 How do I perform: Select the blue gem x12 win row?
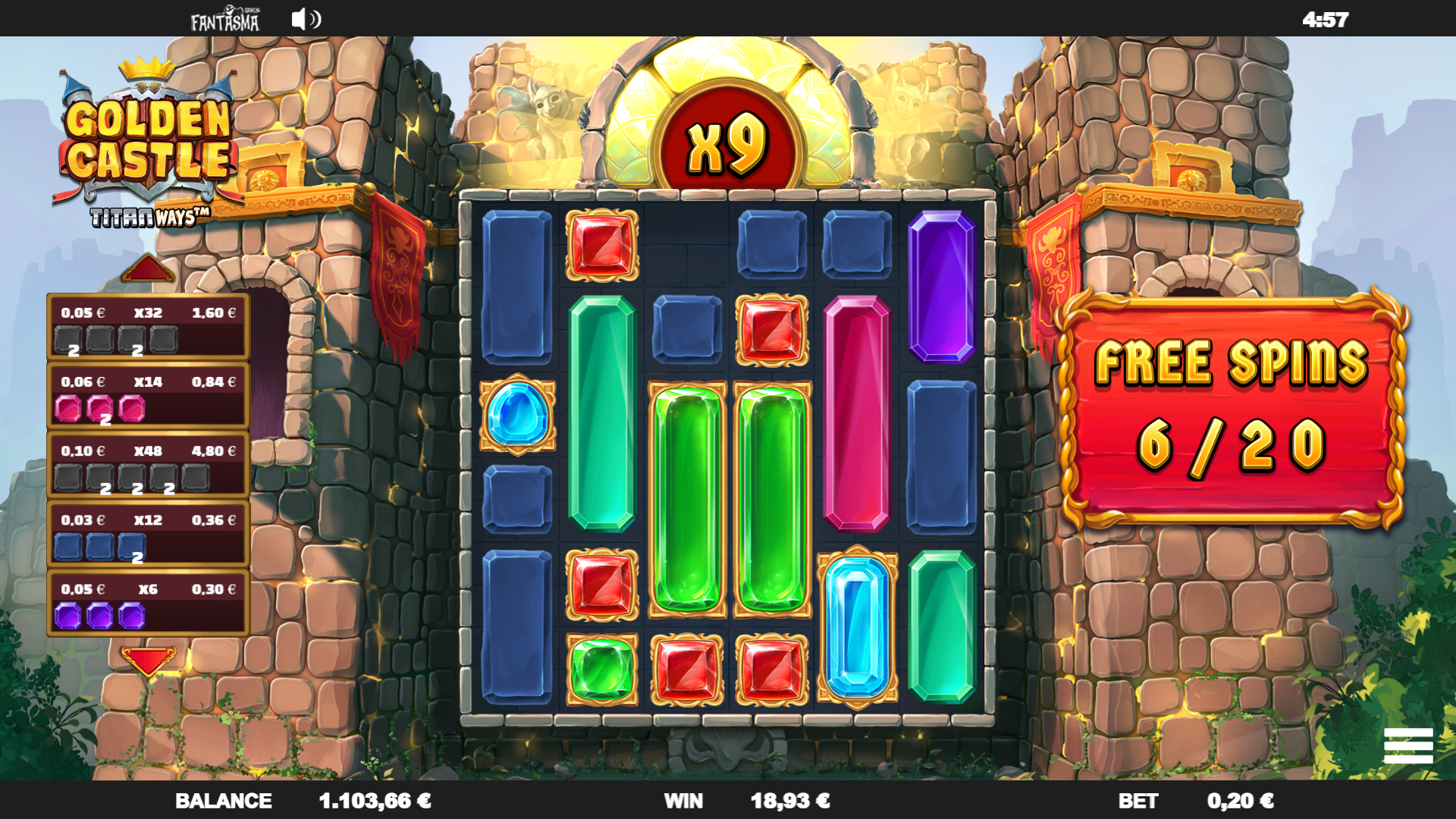coord(149,534)
